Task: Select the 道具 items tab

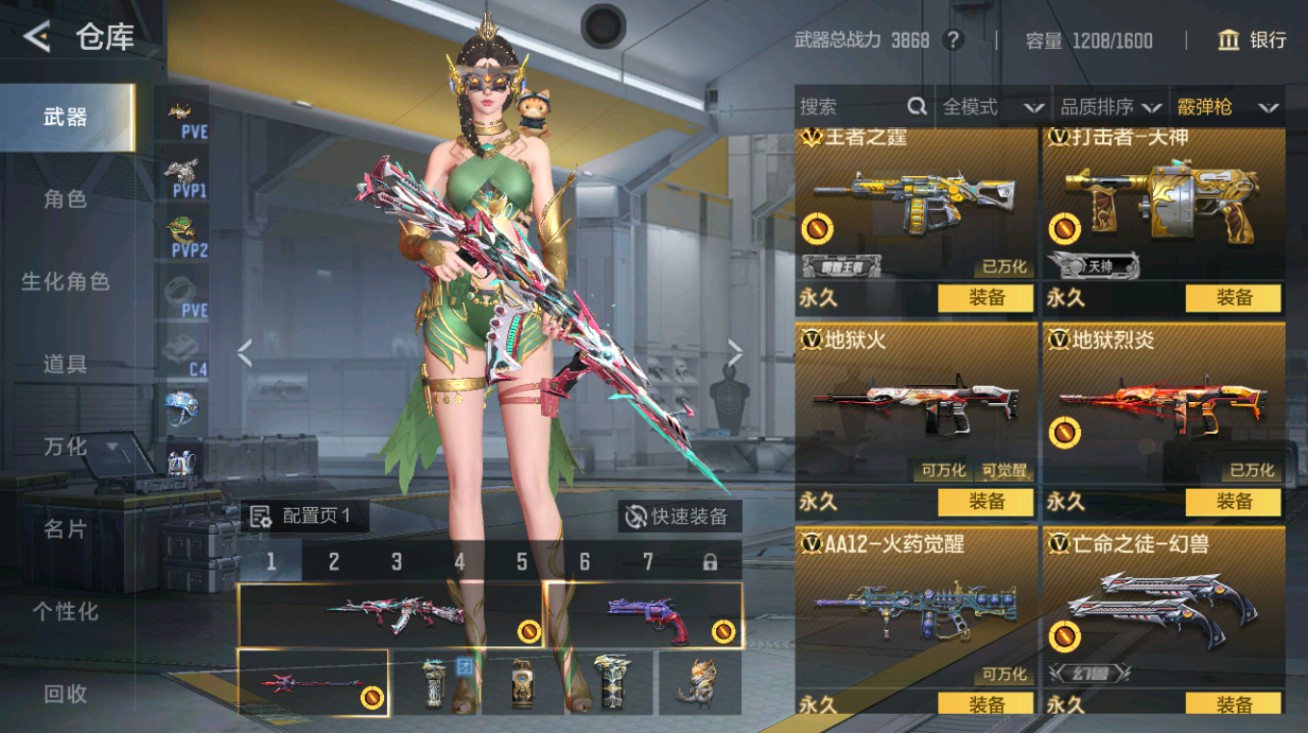Action: [x=65, y=364]
